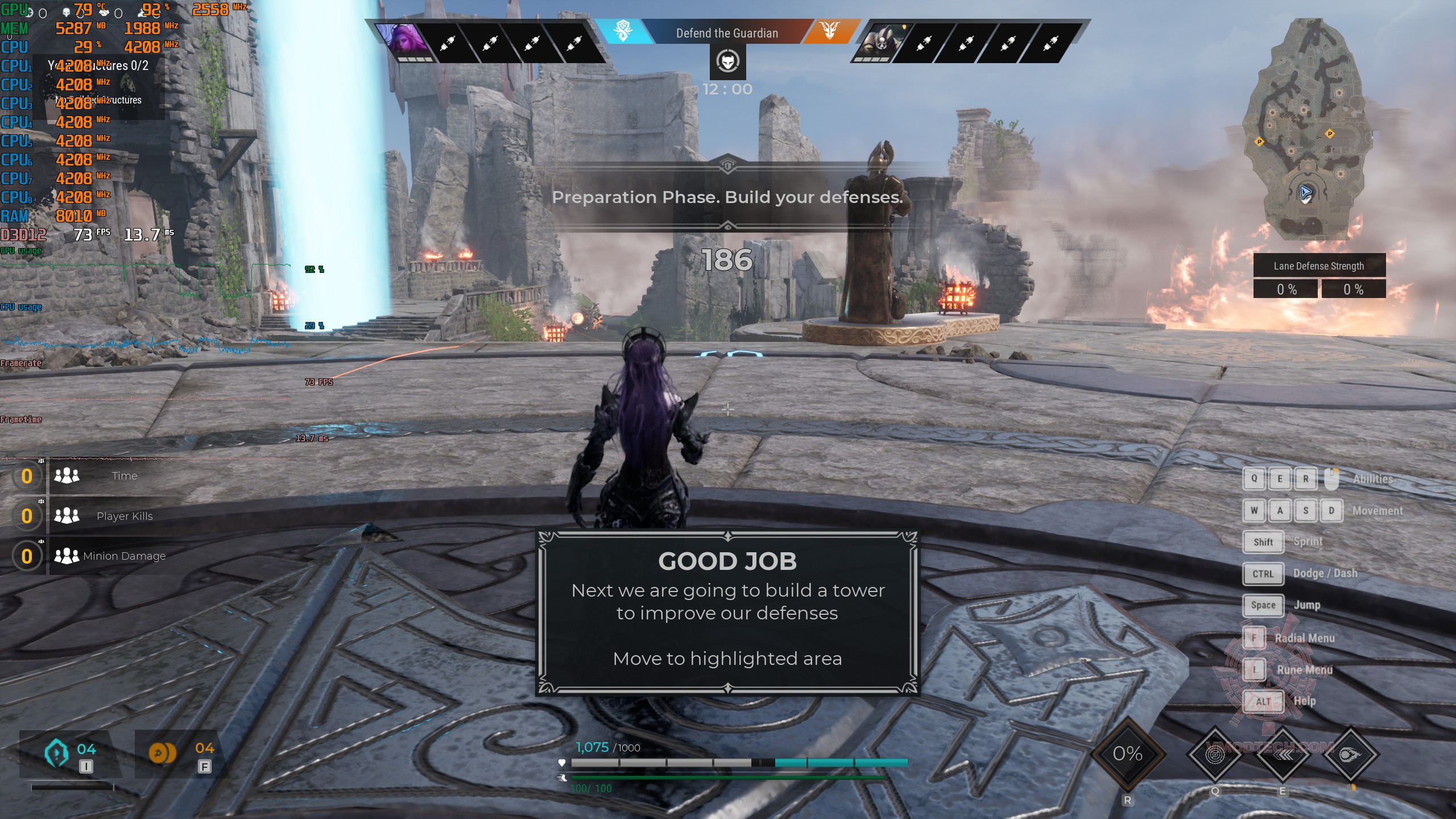Click the GOOD JOB tutorial message box
The width and height of the screenshot is (1456, 819).
(x=727, y=613)
